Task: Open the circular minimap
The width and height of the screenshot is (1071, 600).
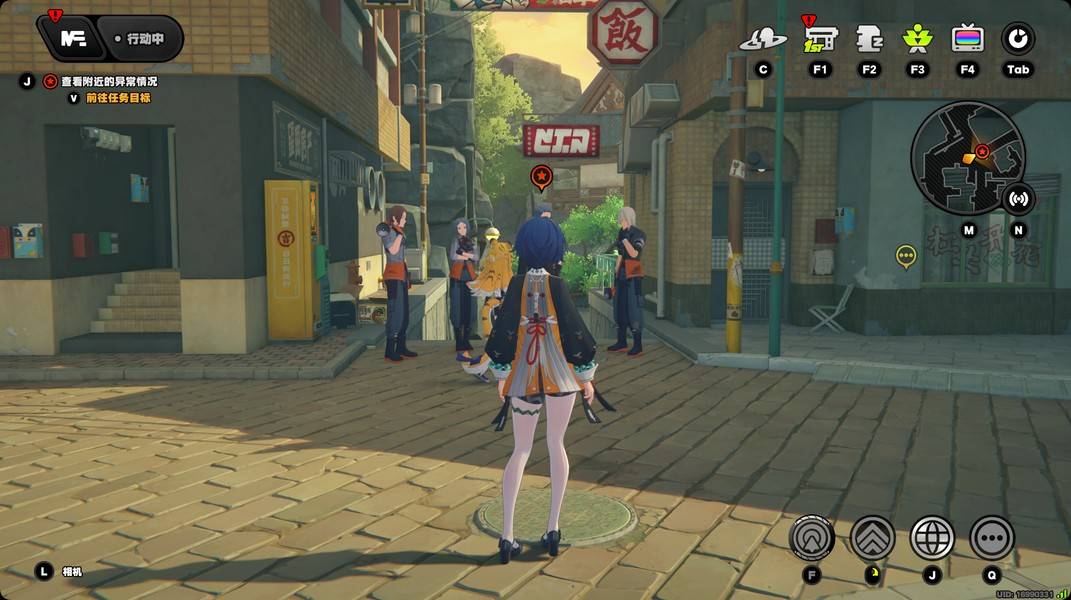Action: click(x=967, y=157)
